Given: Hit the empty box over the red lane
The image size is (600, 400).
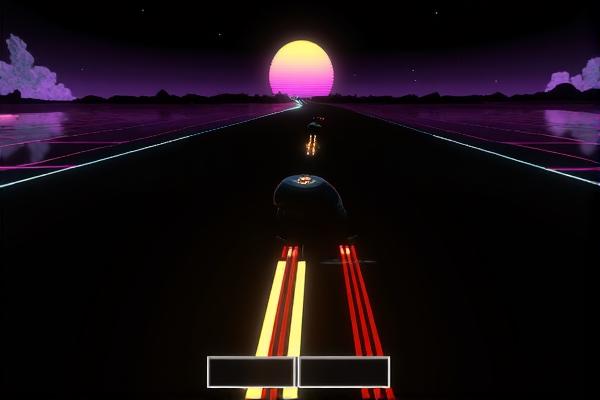Looking at the screenshot, I should 343,371.
